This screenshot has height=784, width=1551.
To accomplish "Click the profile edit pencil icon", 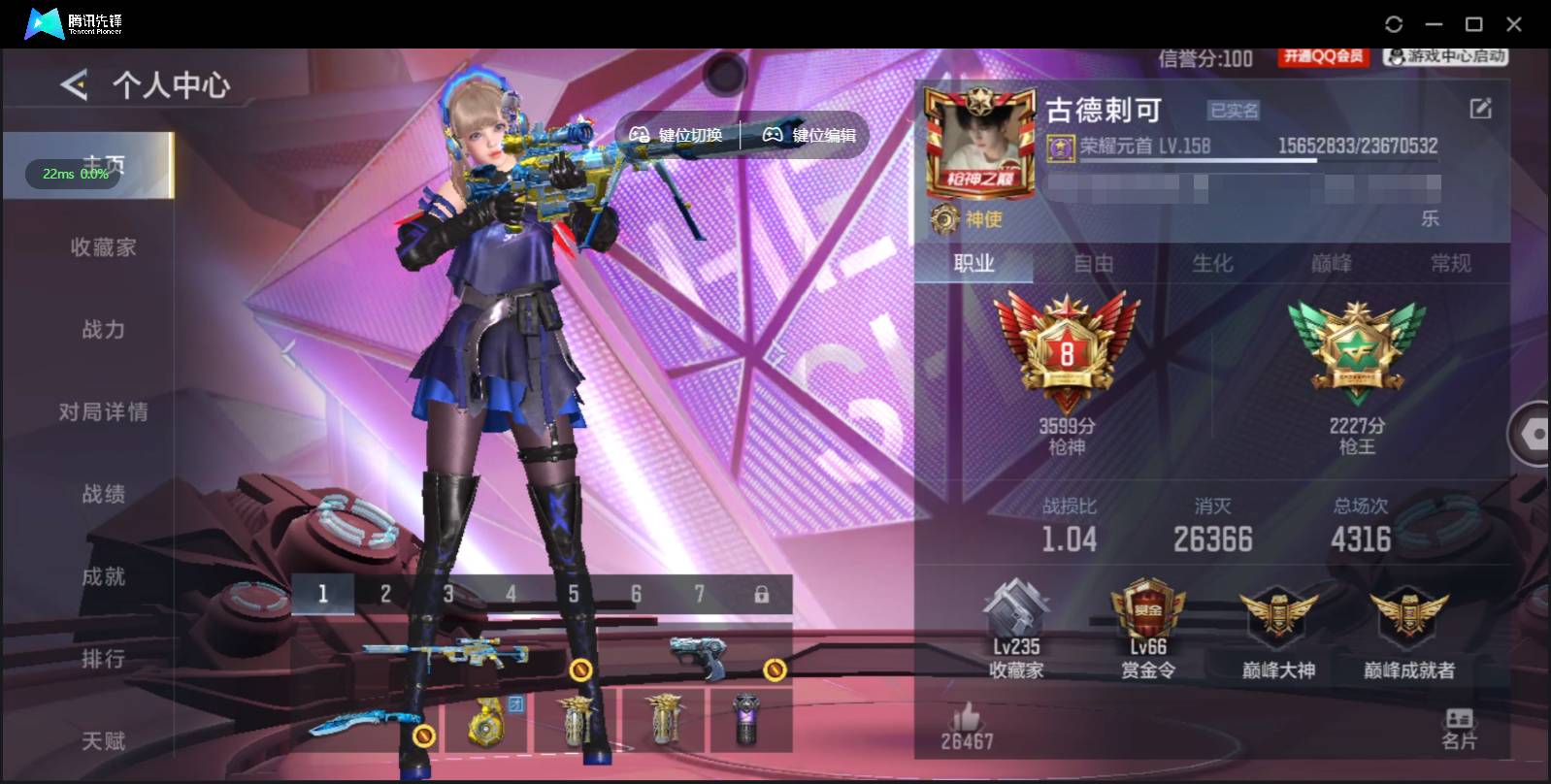I will pos(1479,109).
